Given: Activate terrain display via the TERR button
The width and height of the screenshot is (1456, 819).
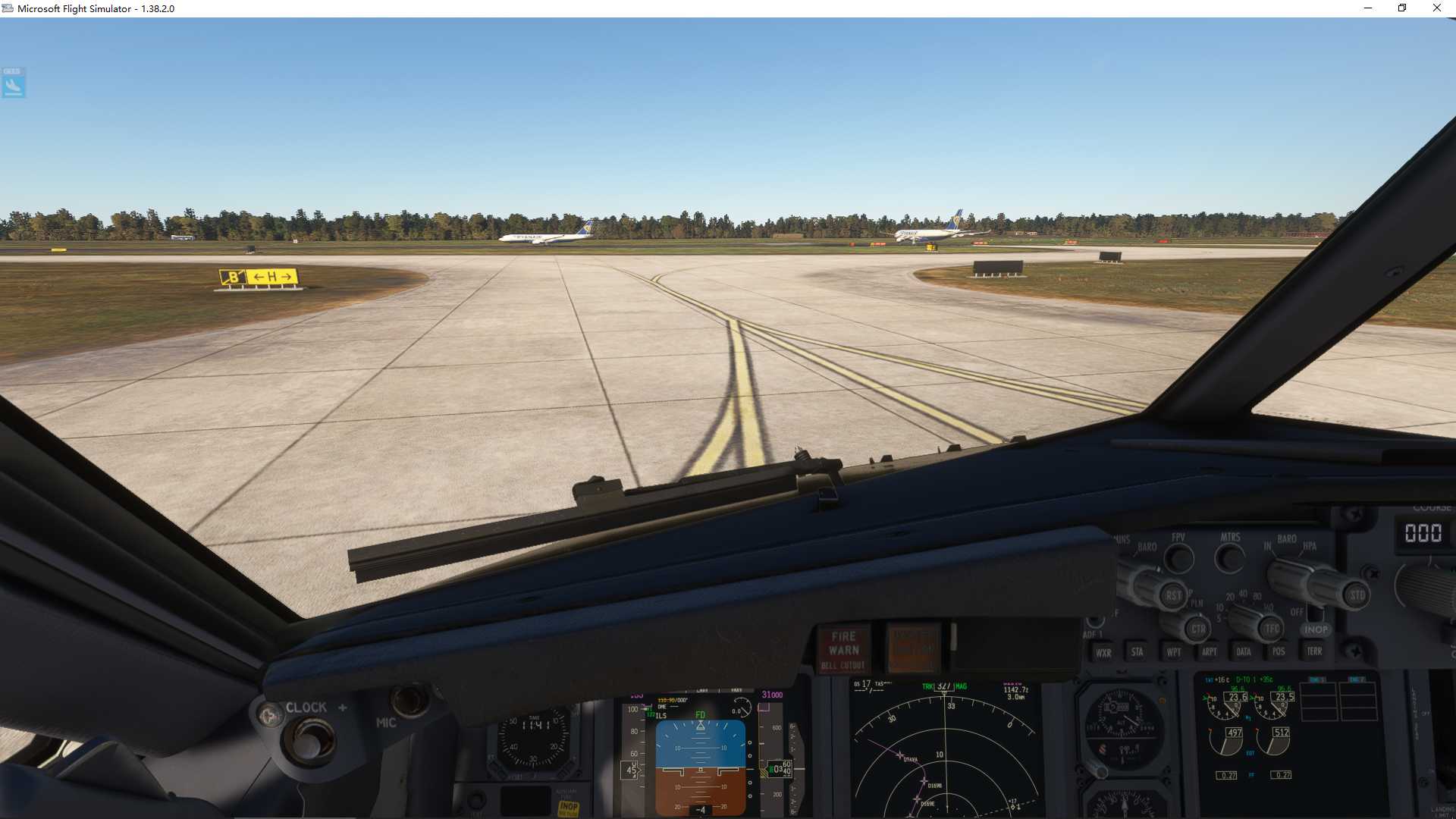Looking at the screenshot, I should [1313, 651].
